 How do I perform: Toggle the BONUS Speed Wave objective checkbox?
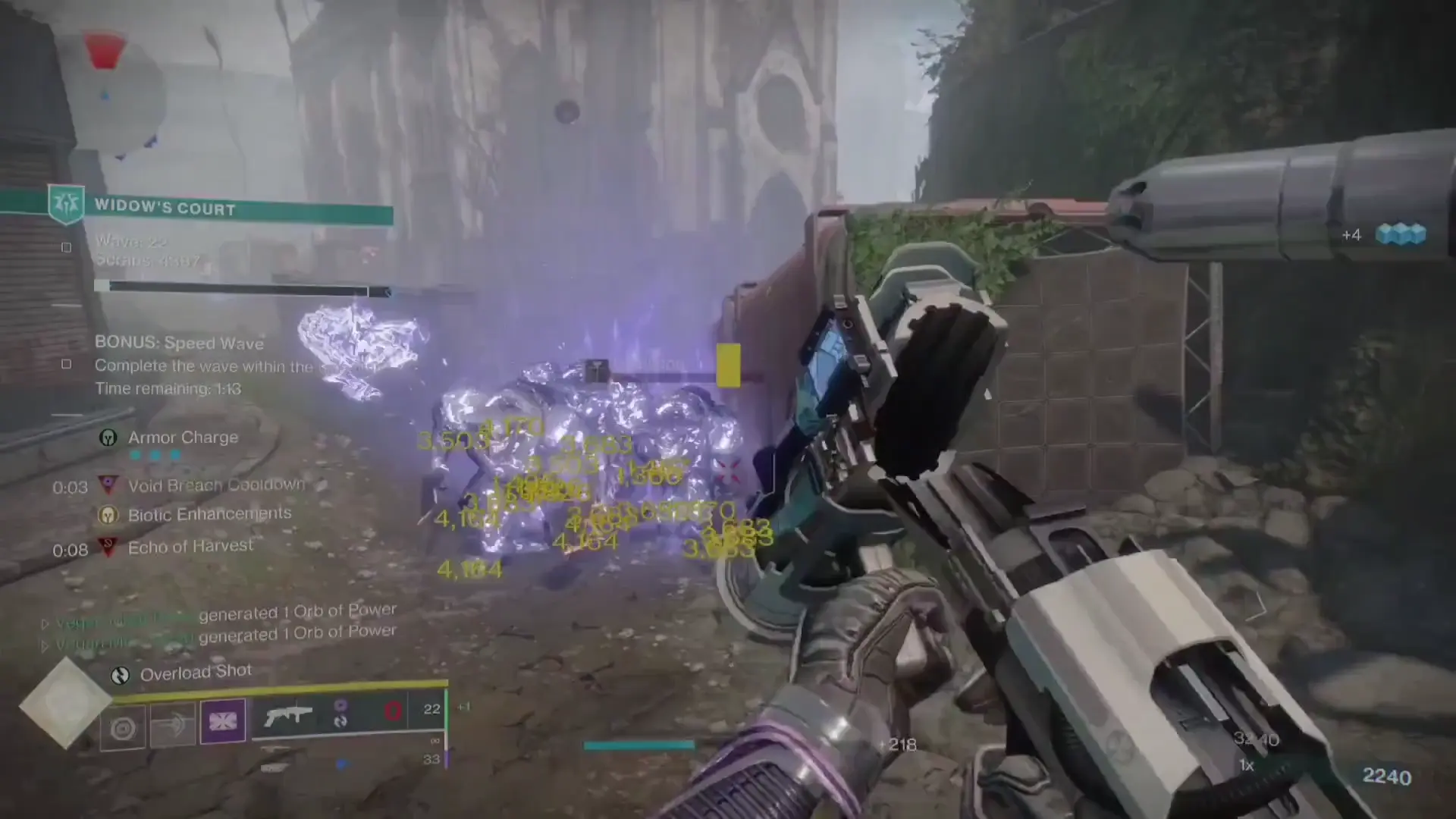[x=66, y=364]
